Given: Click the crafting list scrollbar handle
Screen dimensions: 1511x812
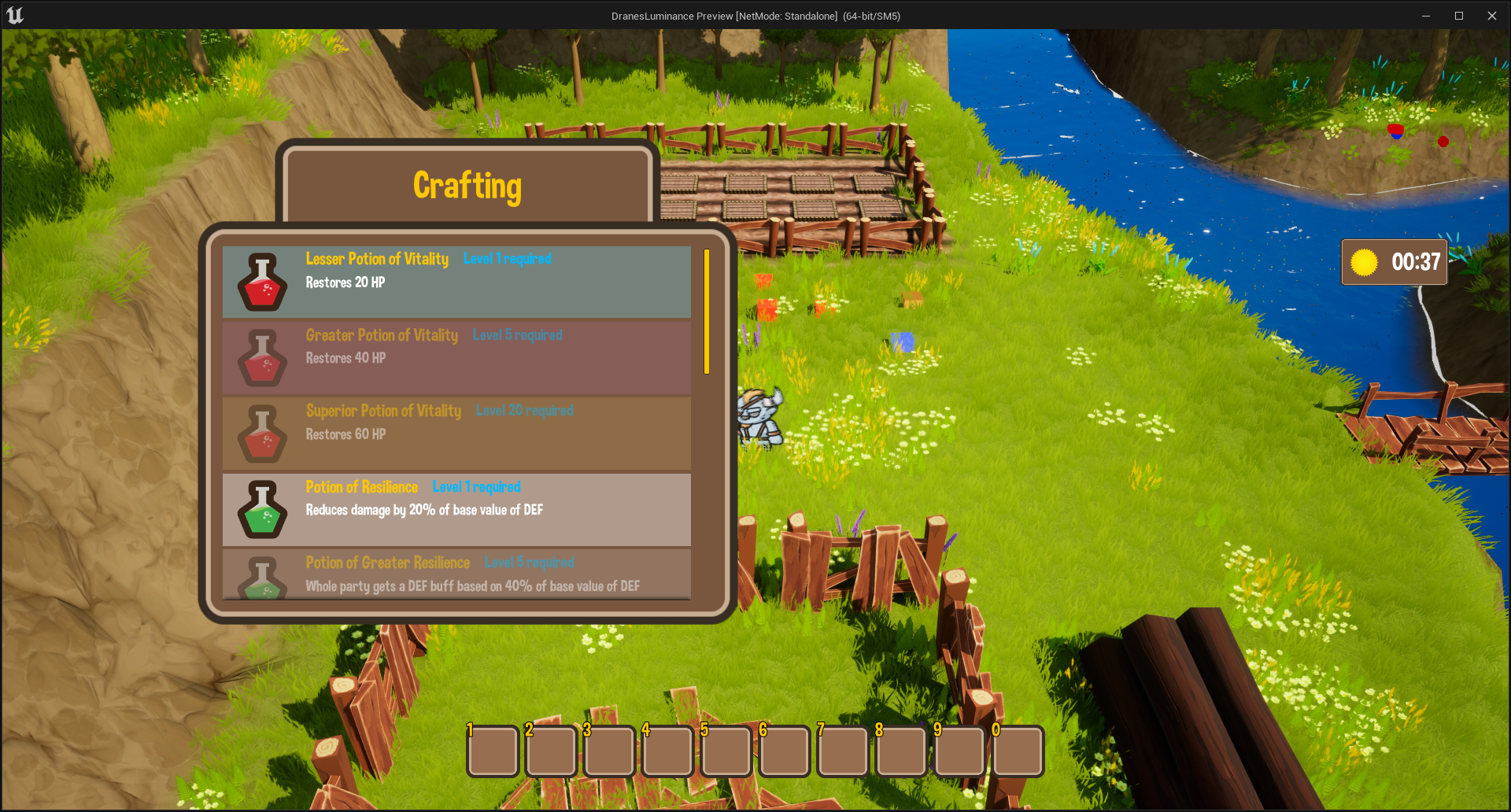Looking at the screenshot, I should (x=707, y=312).
